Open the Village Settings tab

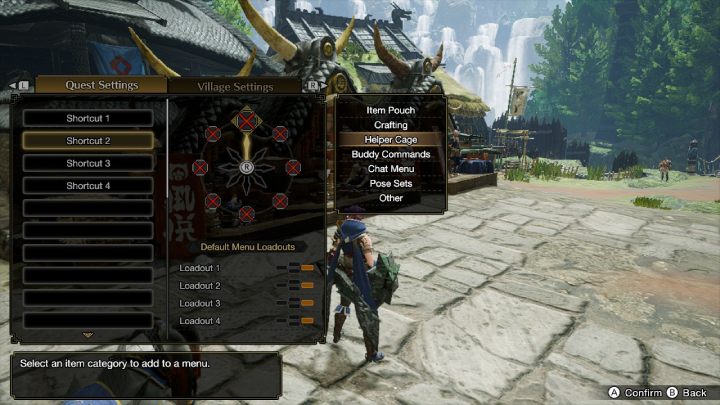click(x=238, y=86)
